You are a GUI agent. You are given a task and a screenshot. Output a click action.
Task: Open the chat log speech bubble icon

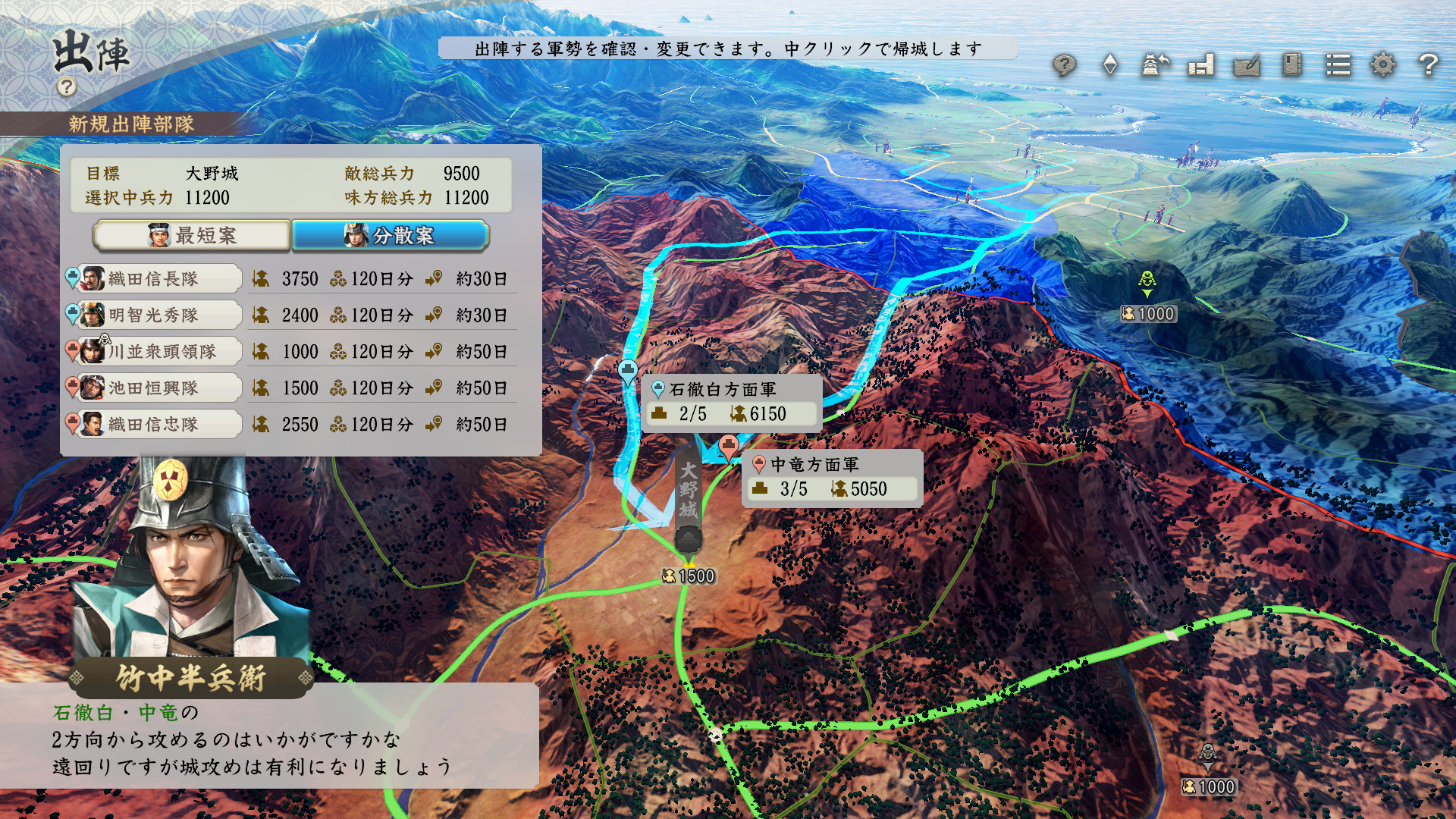tap(1065, 67)
